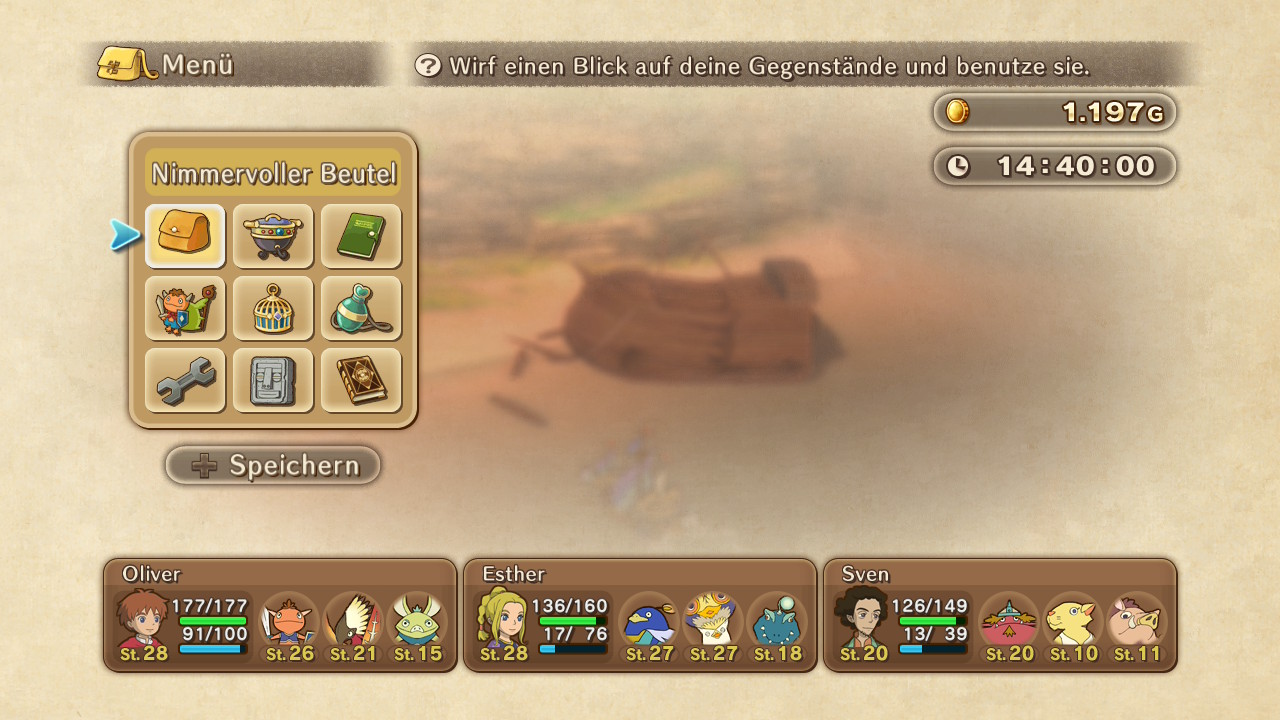Choose the orange familiar creature icon
This screenshot has width=1280, height=720.
[185, 308]
